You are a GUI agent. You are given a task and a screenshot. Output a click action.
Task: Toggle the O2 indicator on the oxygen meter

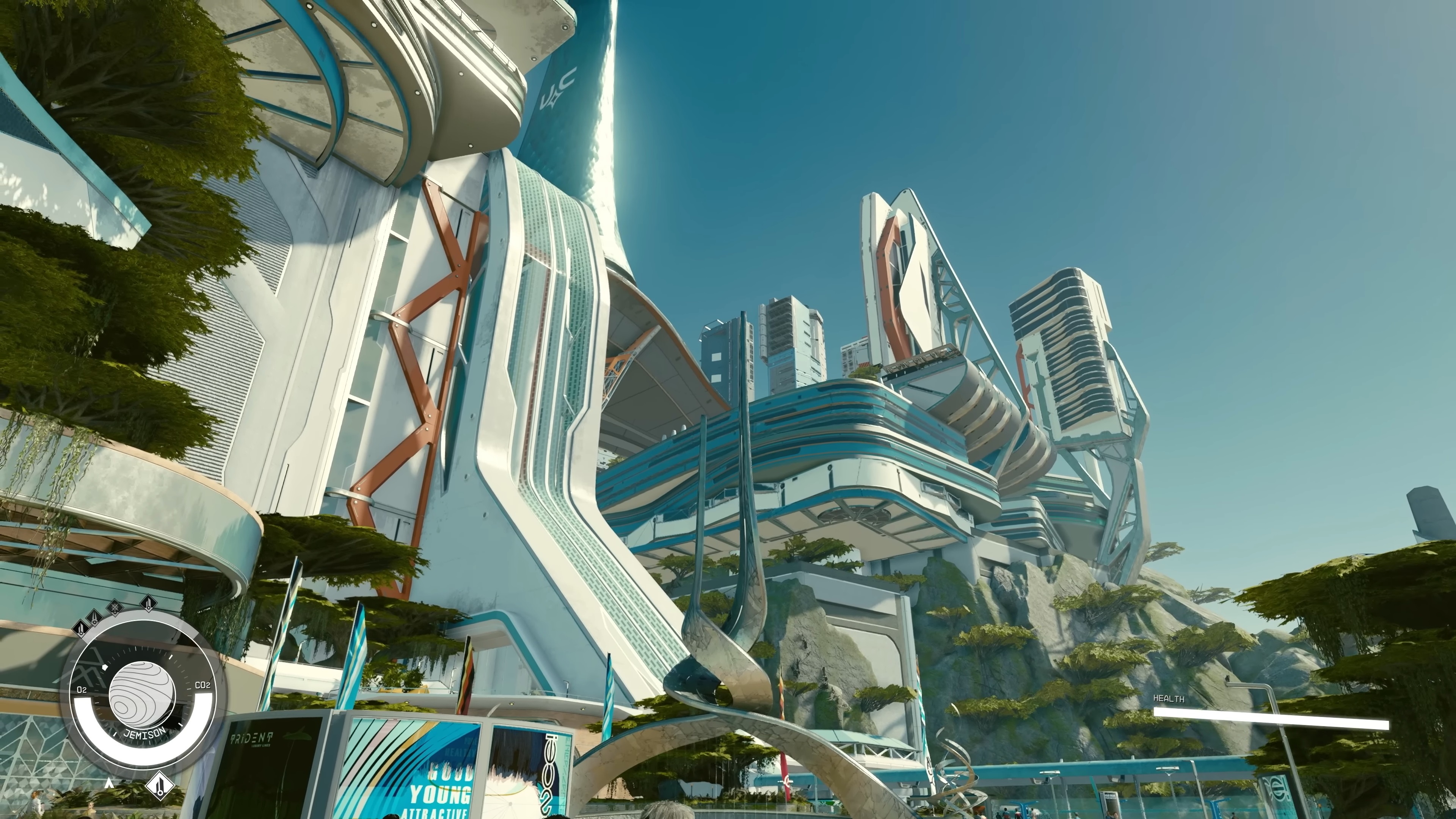[x=83, y=690]
